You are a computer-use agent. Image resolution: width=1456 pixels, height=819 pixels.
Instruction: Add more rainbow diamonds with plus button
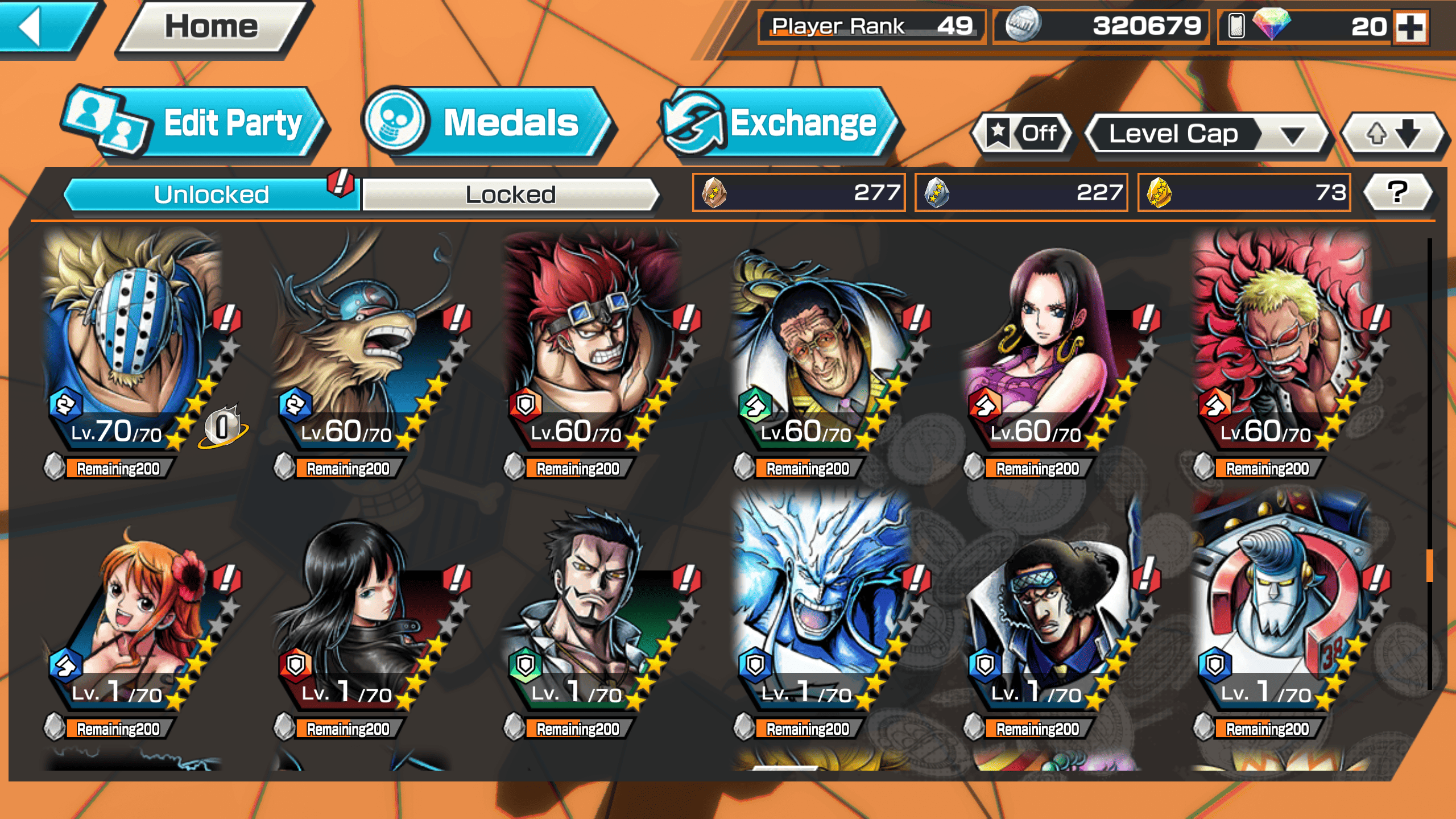[1411, 27]
